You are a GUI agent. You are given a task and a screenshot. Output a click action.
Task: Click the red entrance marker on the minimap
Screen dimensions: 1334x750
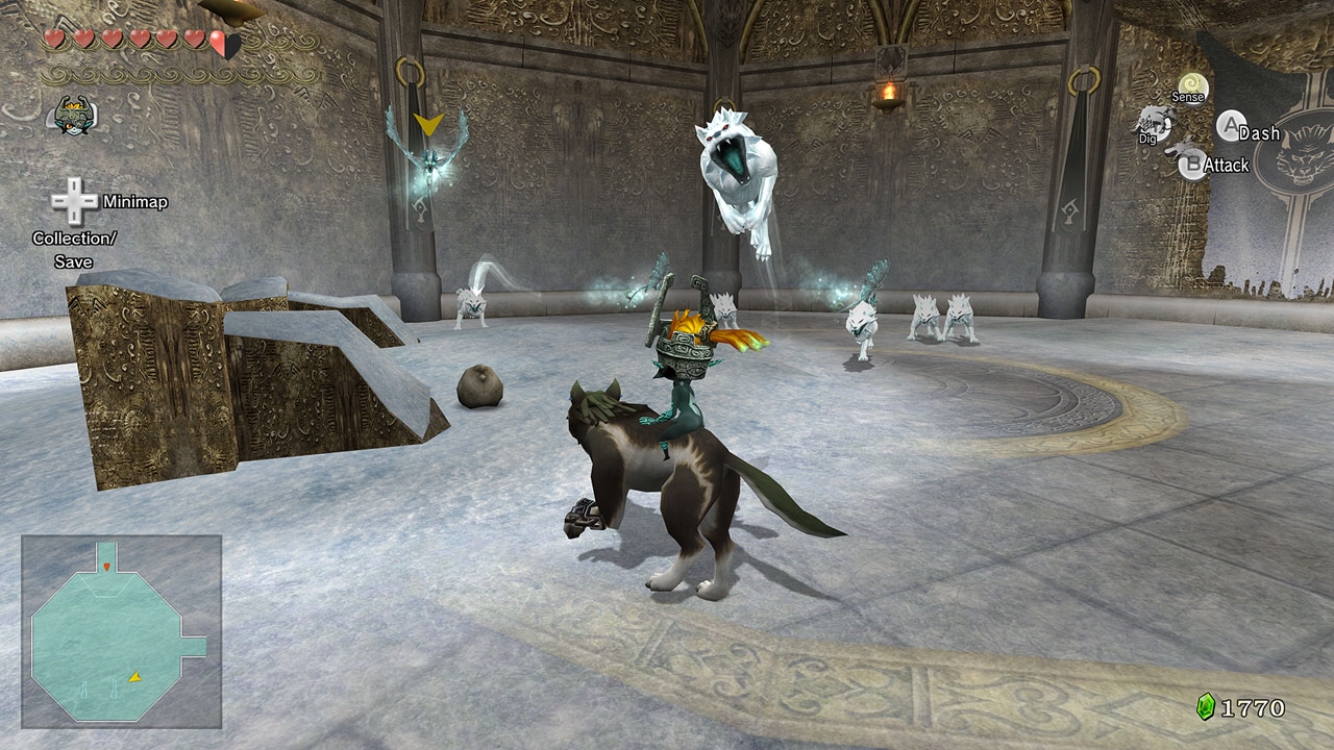(107, 567)
